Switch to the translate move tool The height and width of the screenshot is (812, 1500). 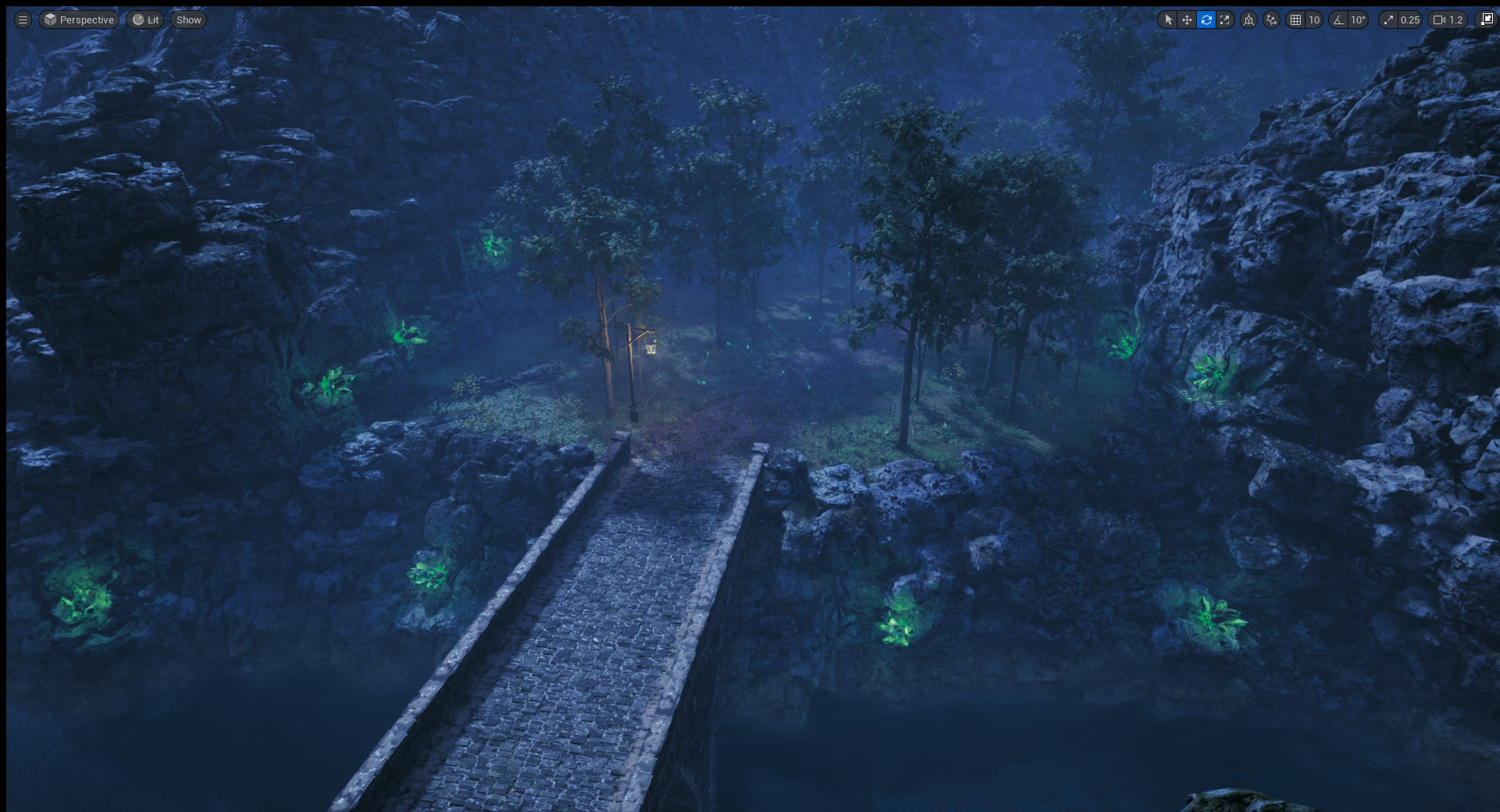tap(1187, 20)
